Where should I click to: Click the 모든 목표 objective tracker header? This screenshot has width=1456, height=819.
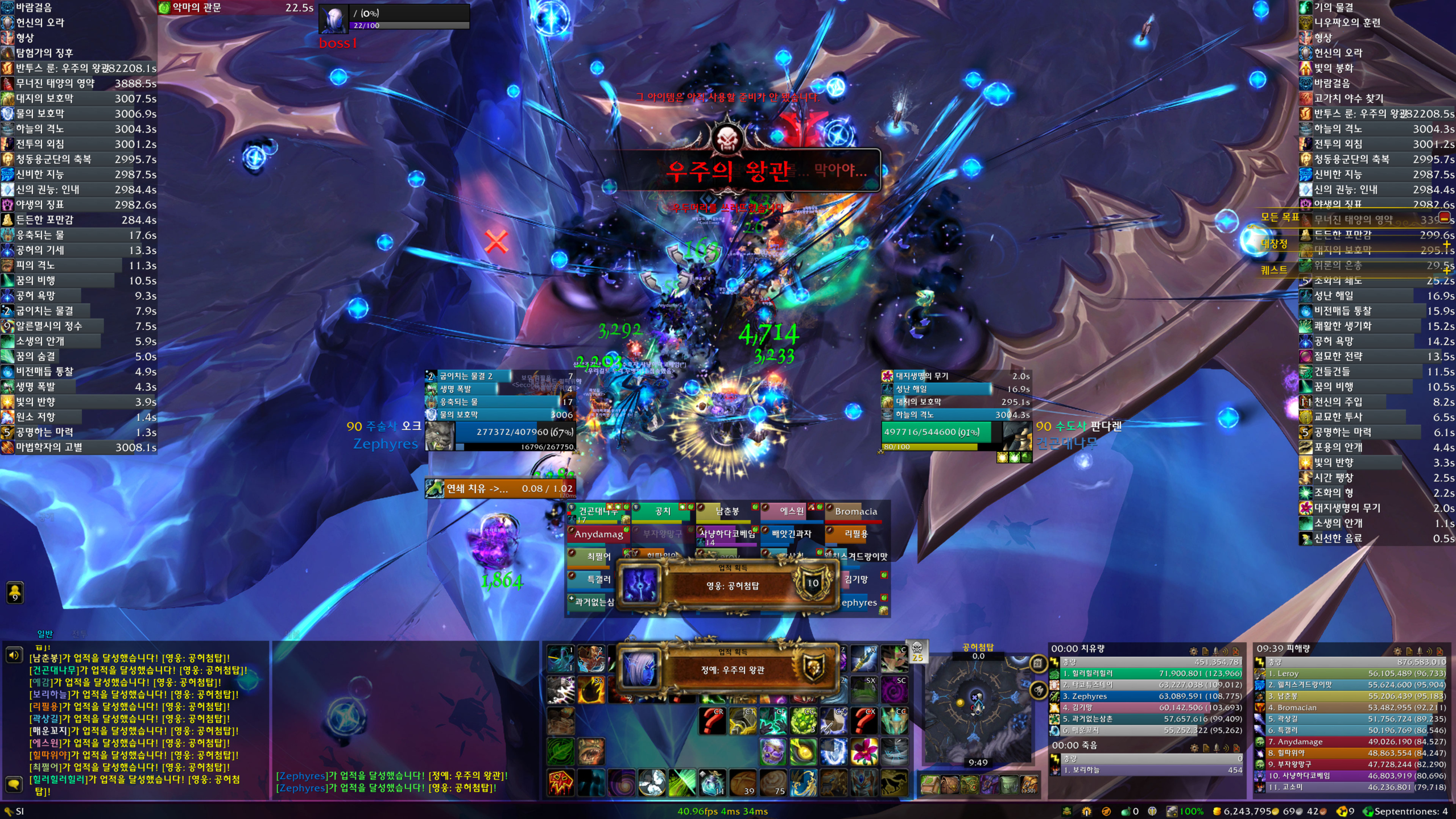[x=1280, y=217]
